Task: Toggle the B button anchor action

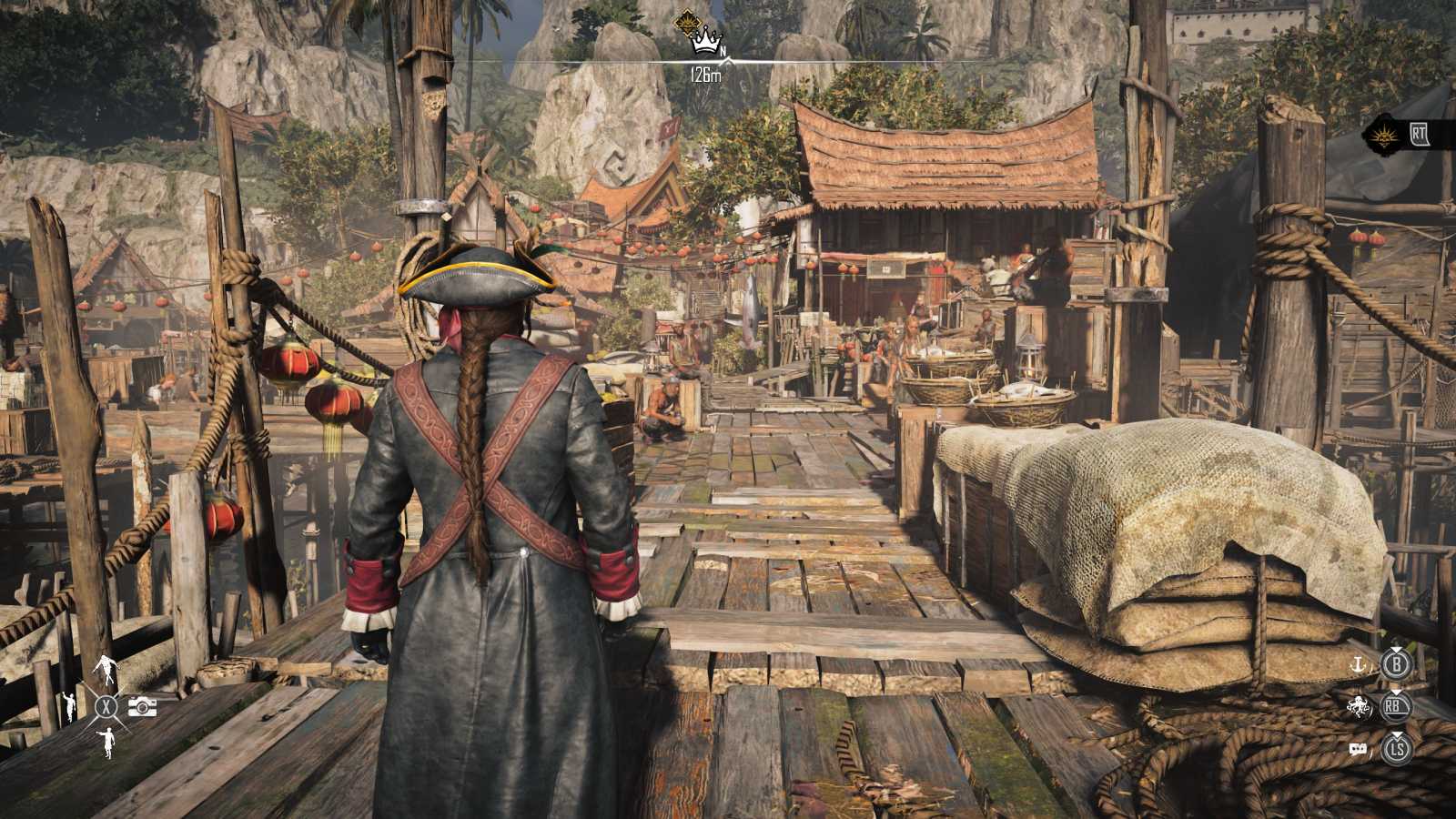Action: (1397, 665)
